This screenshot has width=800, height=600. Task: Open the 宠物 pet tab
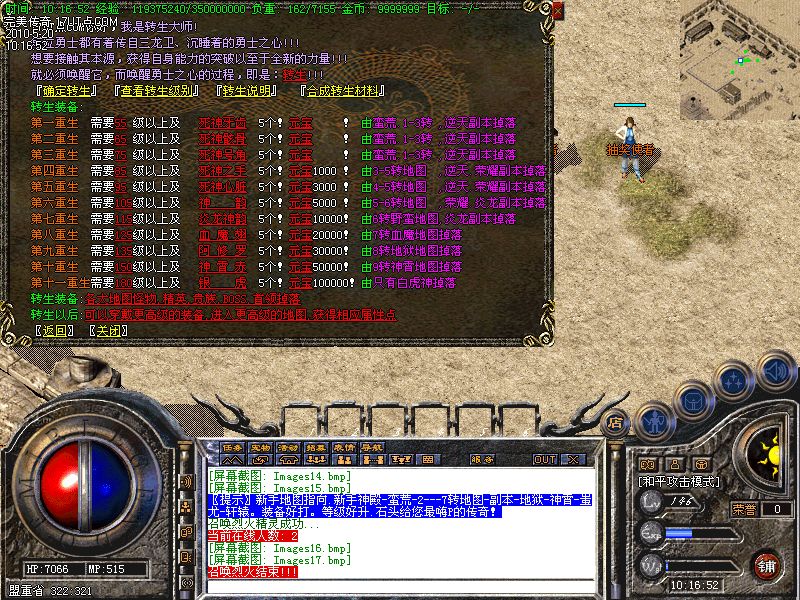point(261,447)
